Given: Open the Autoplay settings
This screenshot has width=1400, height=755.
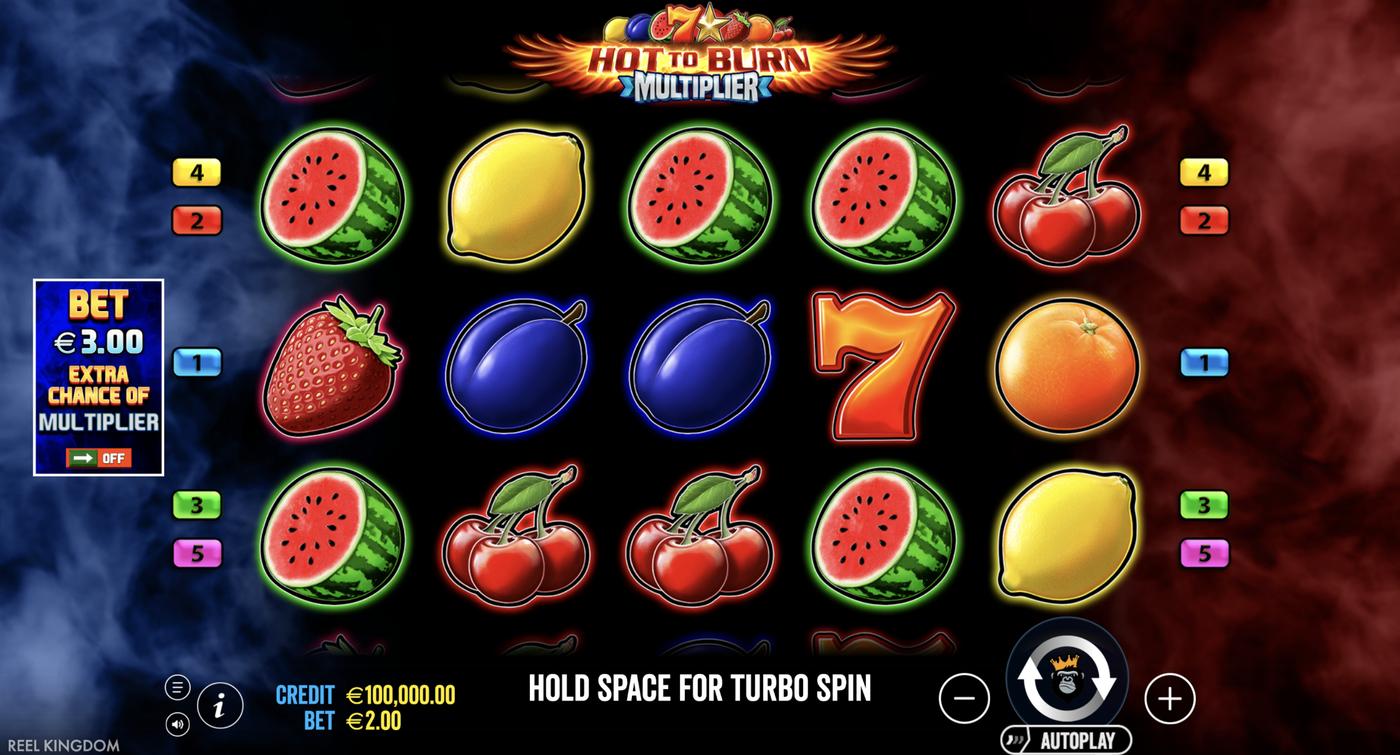Looking at the screenshot, I should click(x=1066, y=737).
